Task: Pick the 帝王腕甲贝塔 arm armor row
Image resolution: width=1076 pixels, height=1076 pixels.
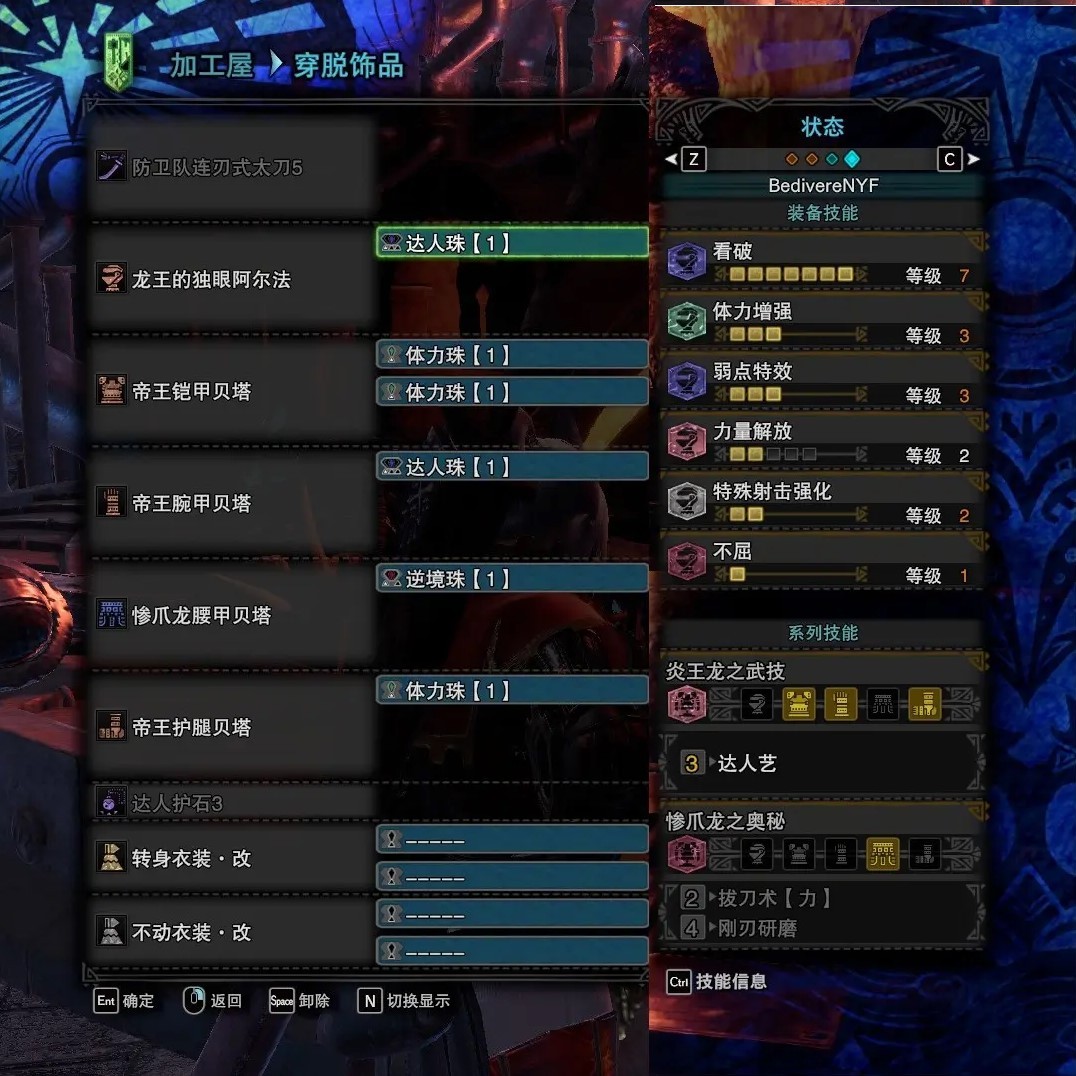Action: [230, 503]
